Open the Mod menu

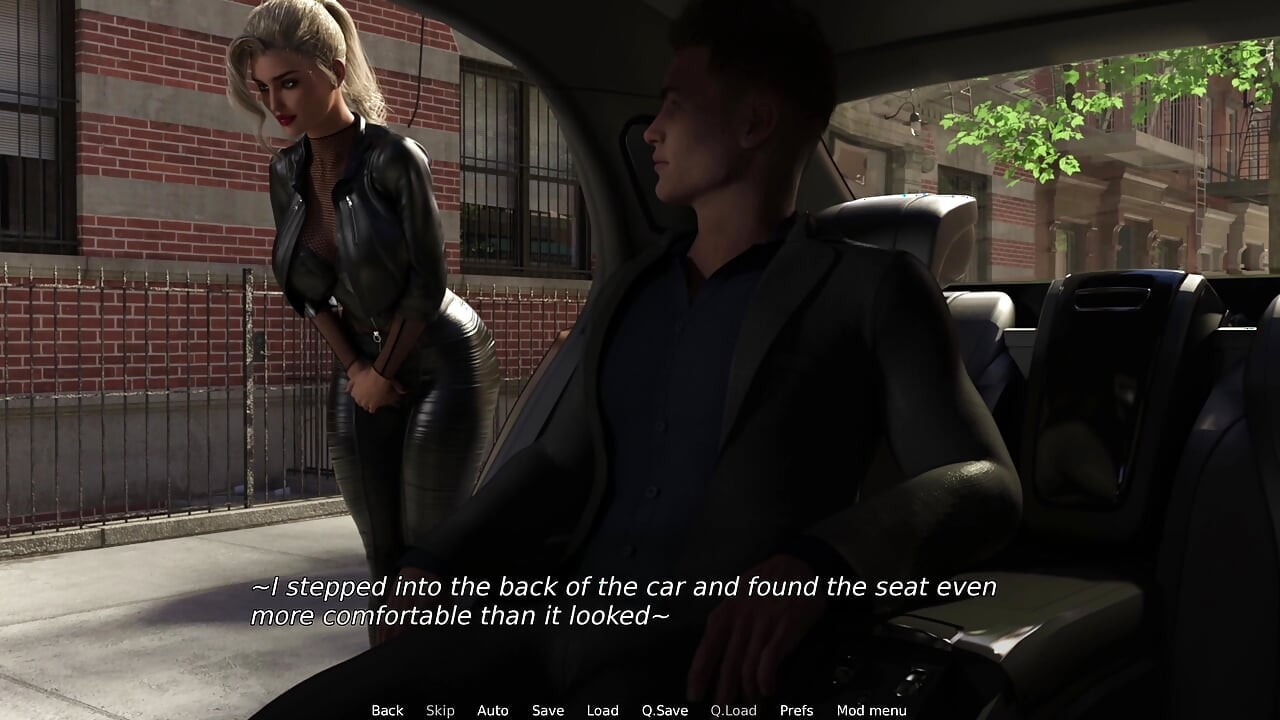tap(871, 710)
